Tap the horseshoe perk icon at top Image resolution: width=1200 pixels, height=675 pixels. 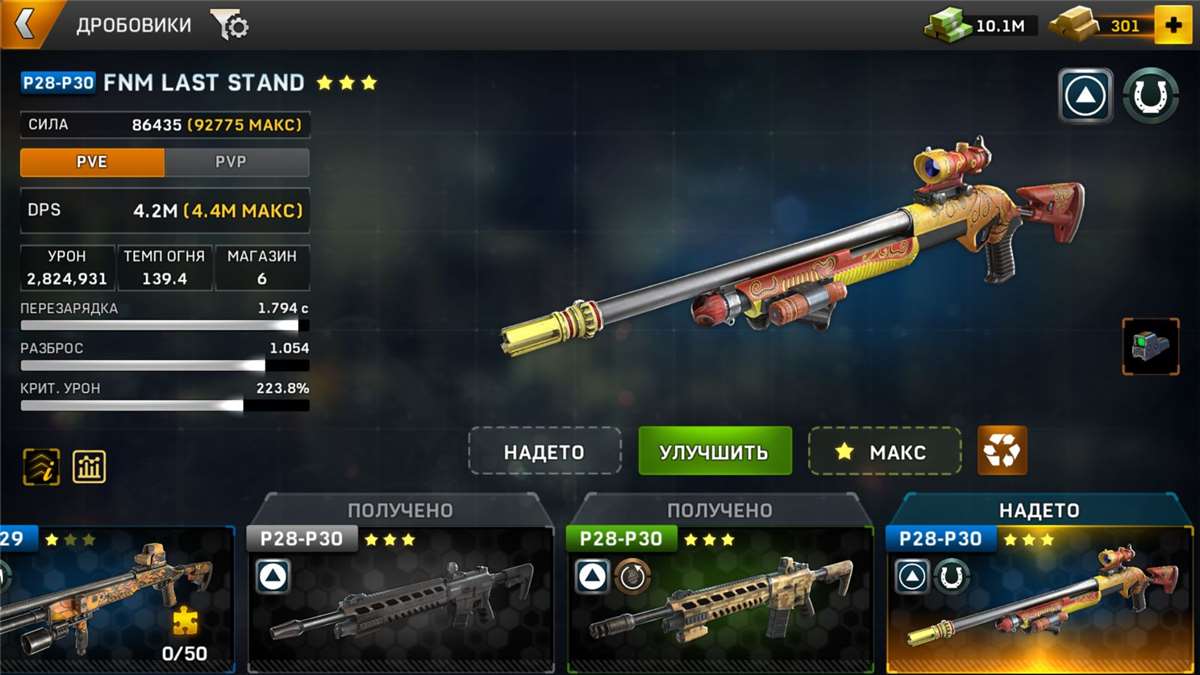[1150, 96]
